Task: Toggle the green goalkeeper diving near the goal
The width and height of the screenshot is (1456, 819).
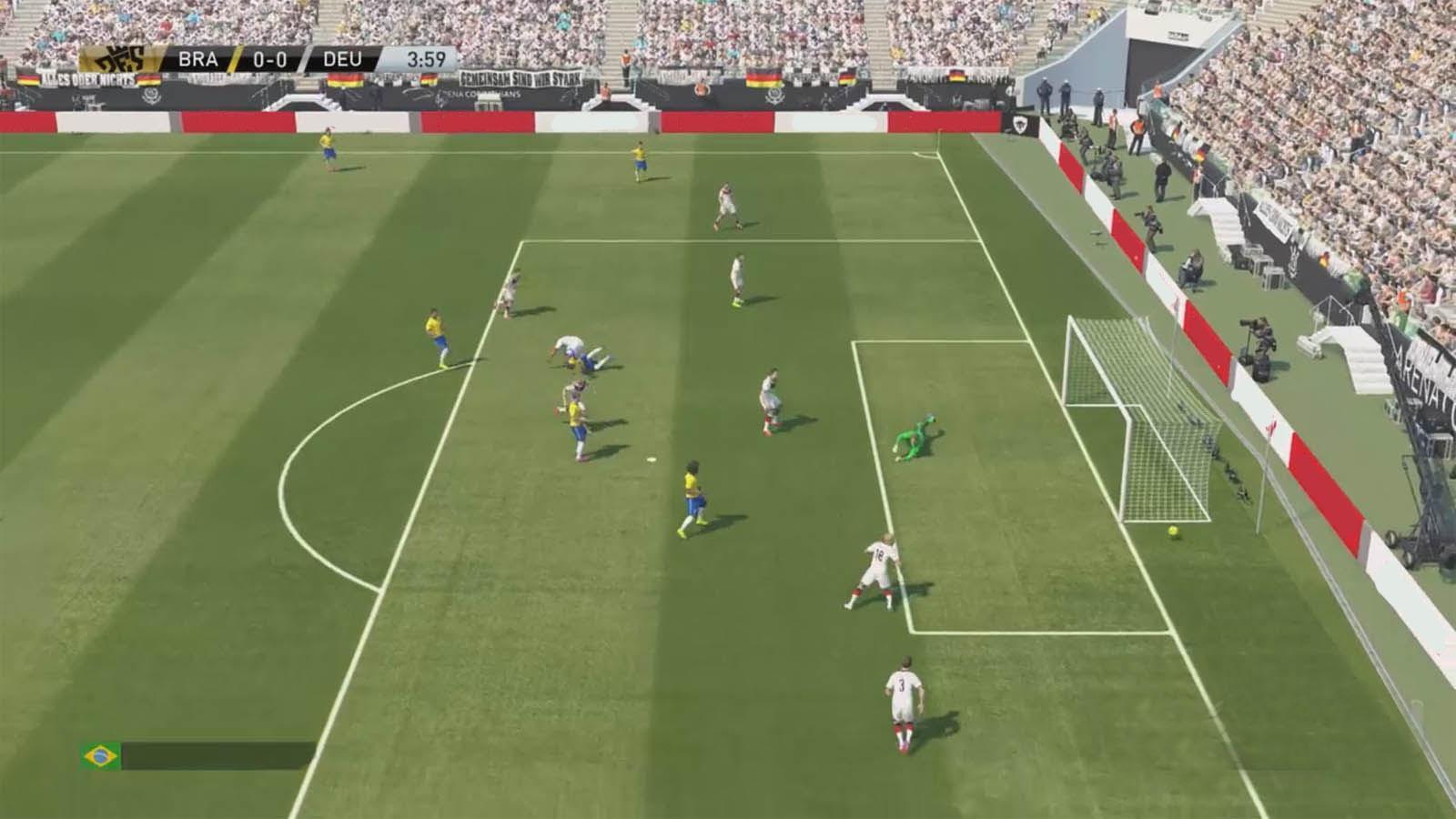Action: 918,437
